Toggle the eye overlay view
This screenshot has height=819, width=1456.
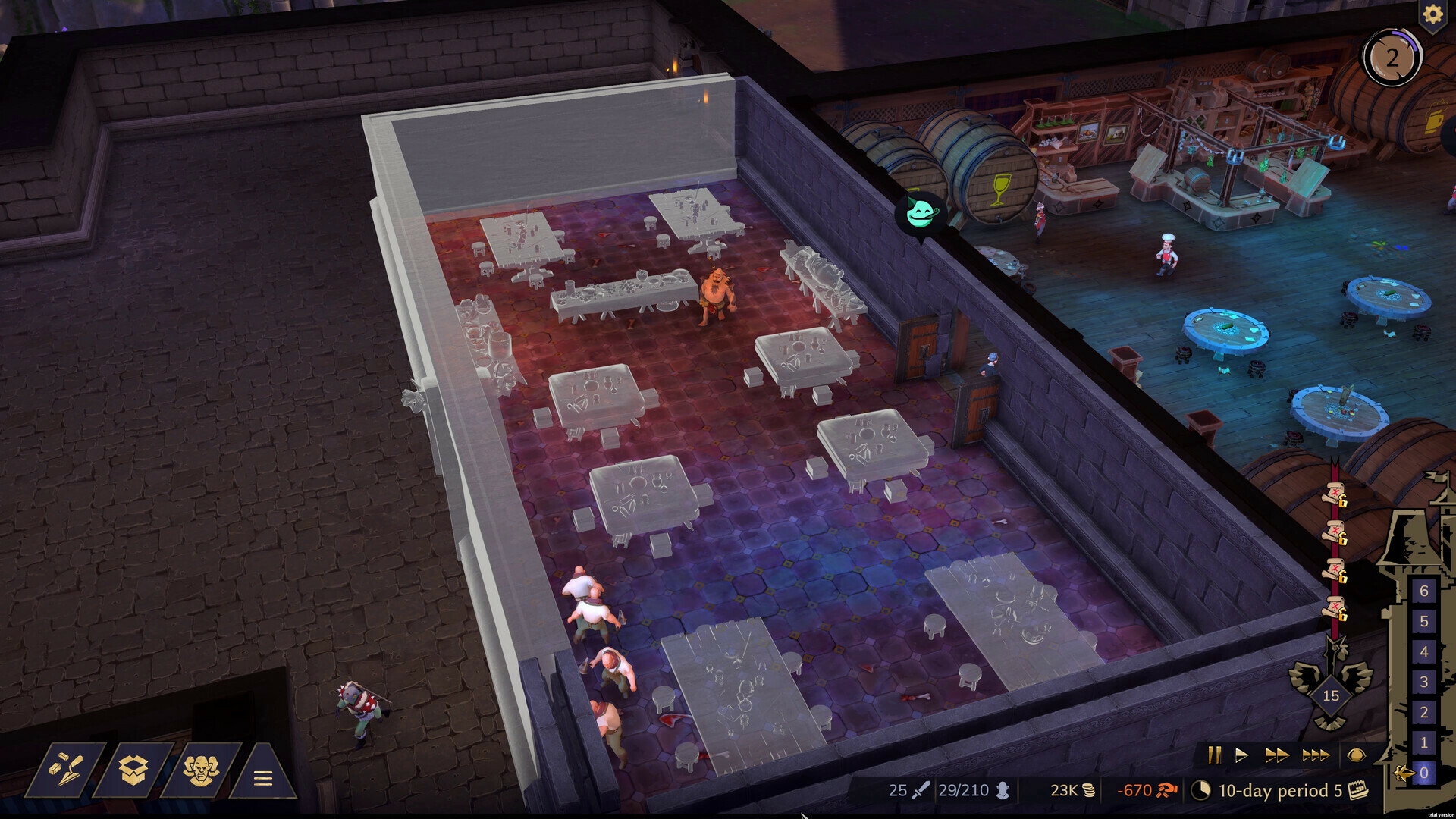click(x=1356, y=755)
